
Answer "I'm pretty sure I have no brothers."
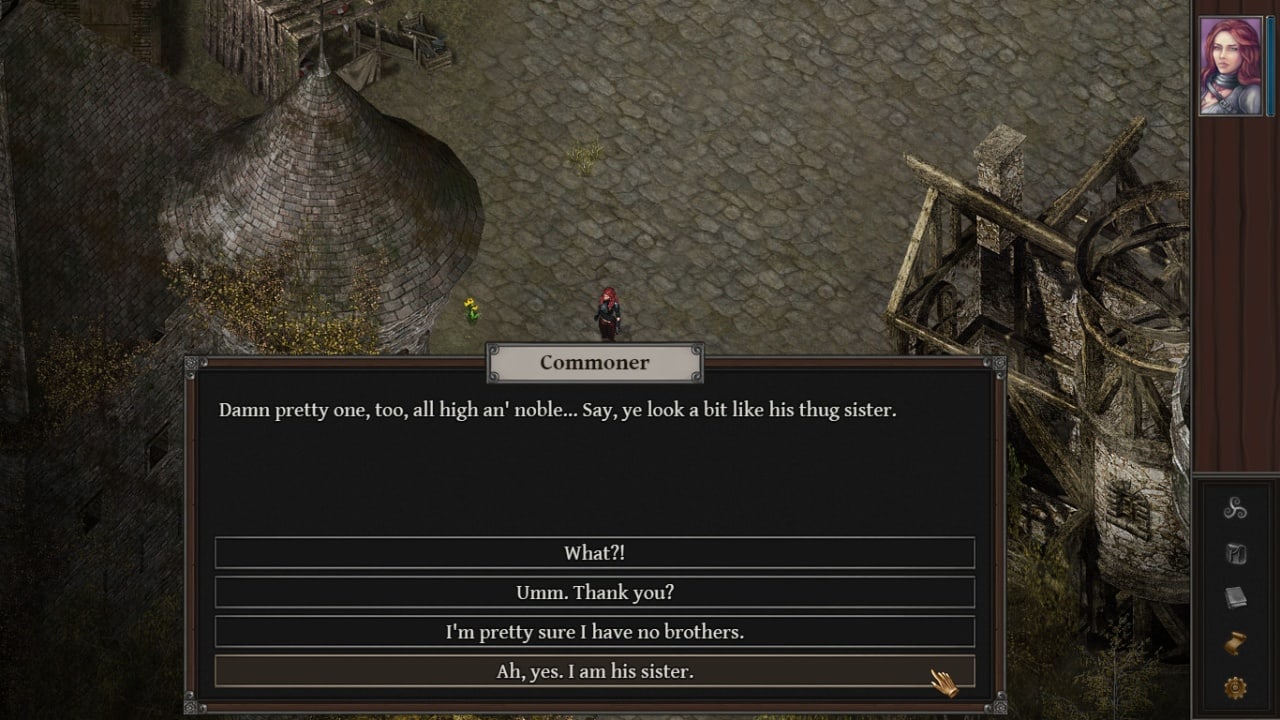point(594,632)
